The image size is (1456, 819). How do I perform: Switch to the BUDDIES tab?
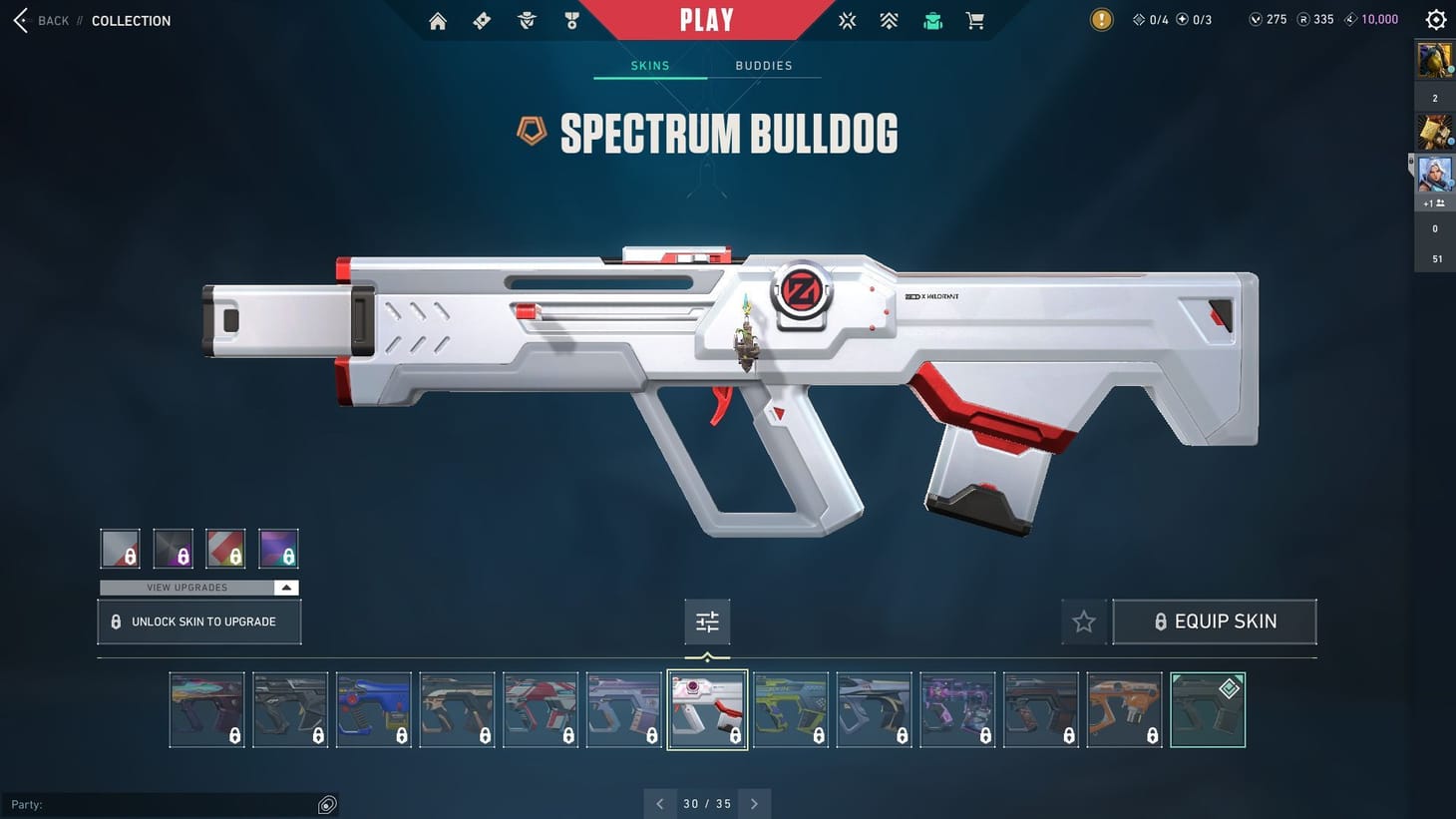coord(763,65)
